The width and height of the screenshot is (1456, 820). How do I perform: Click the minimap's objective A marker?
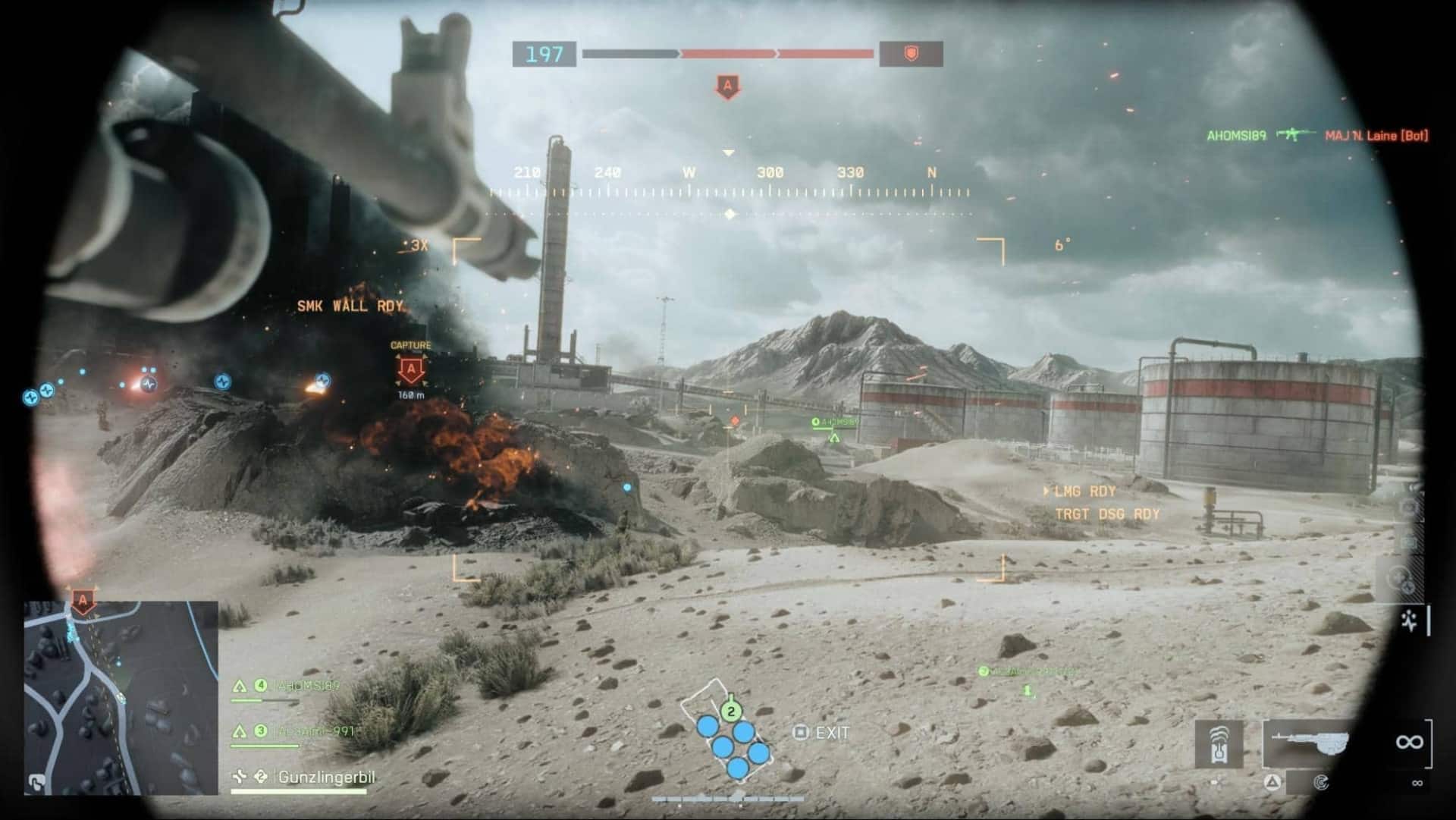(x=83, y=602)
